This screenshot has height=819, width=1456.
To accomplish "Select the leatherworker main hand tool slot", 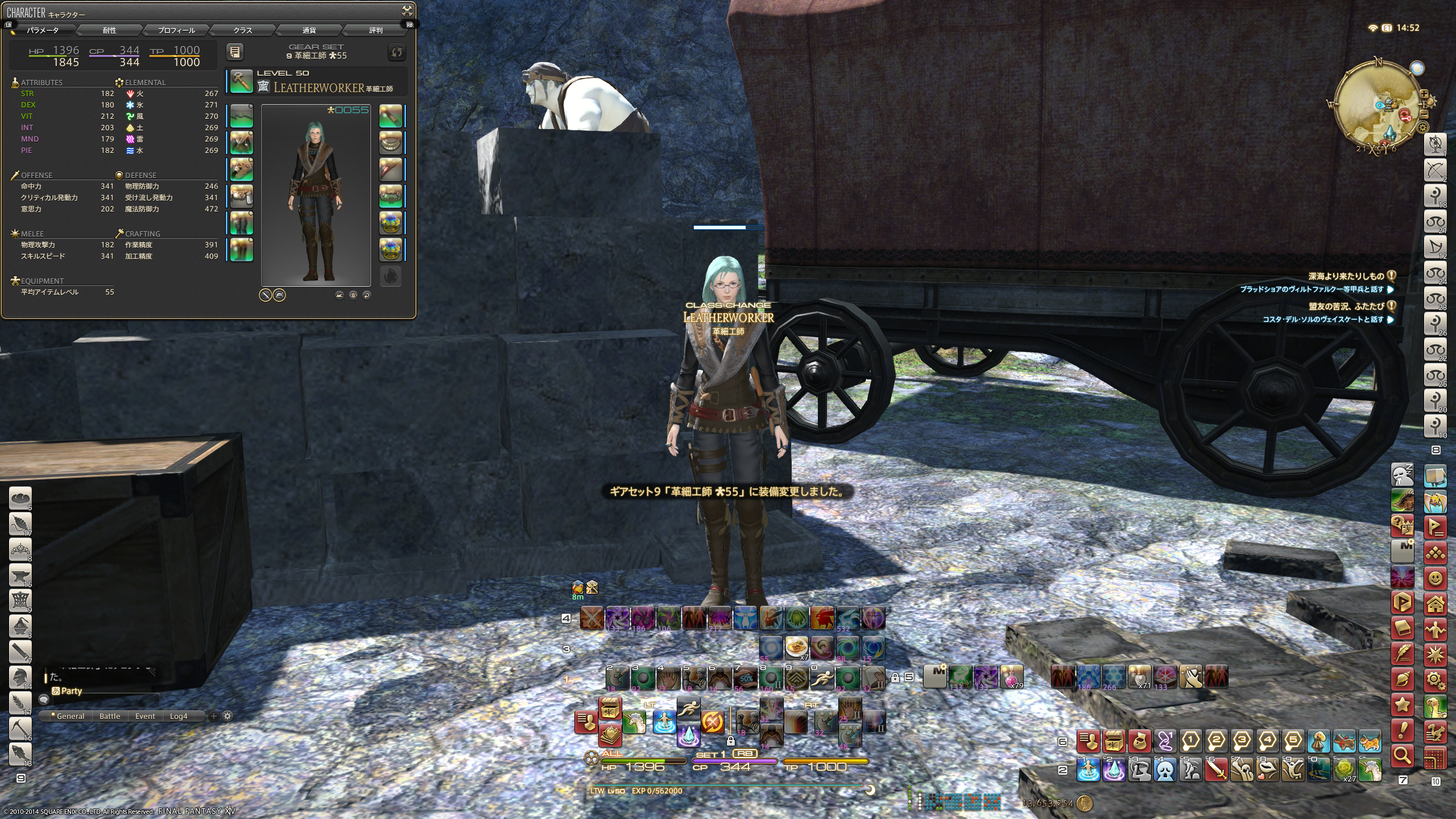I will 241,82.
